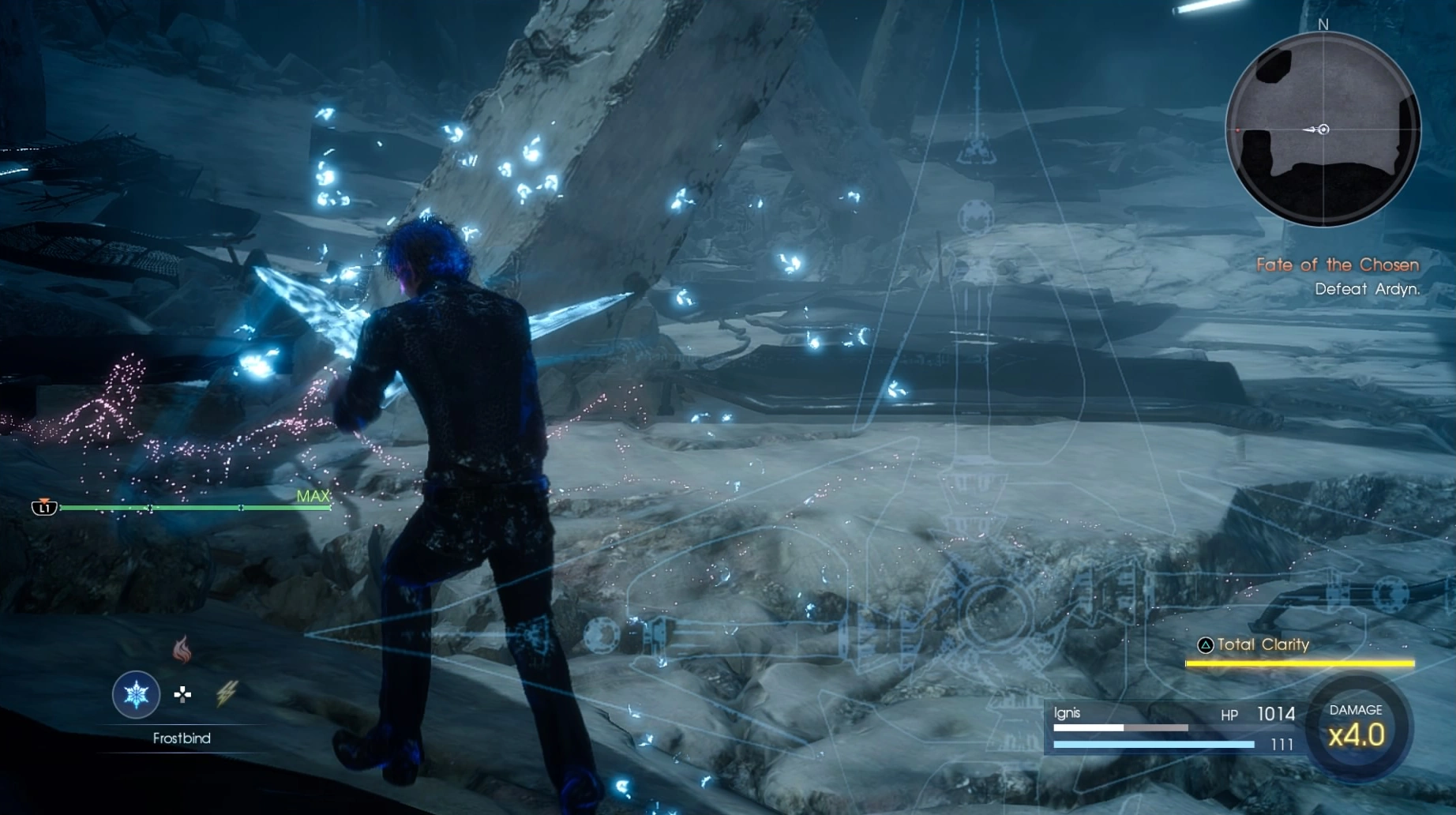Click the player arrow on the minimap
Viewport: 1456px width, 815px height.
[1317, 129]
